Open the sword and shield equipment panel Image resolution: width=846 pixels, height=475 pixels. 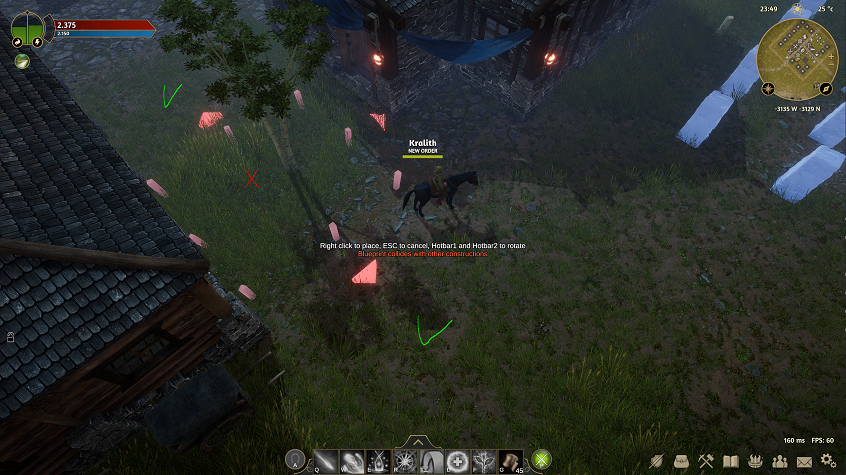(x=658, y=461)
